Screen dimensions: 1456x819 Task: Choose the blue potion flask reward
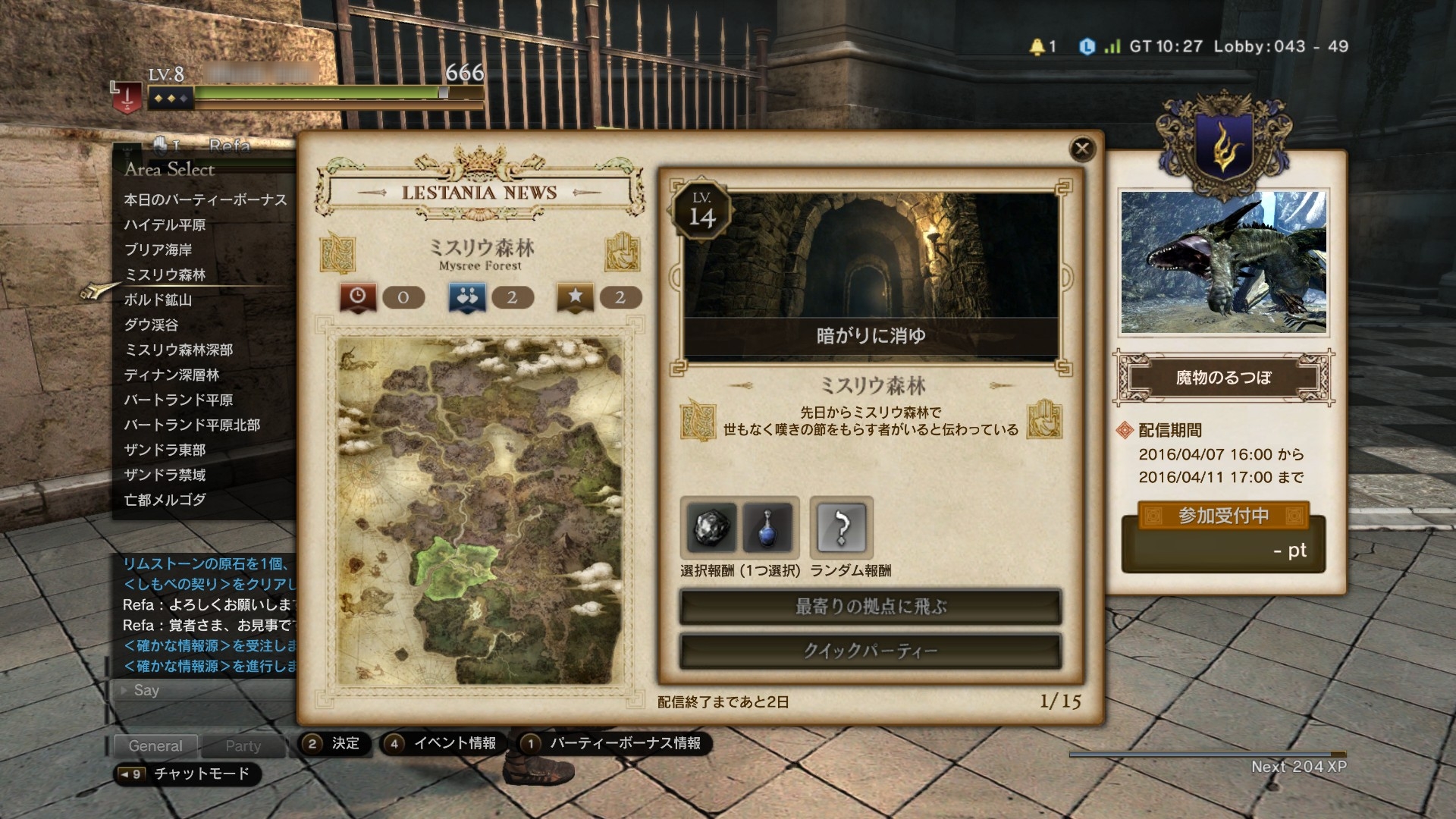coord(767,528)
